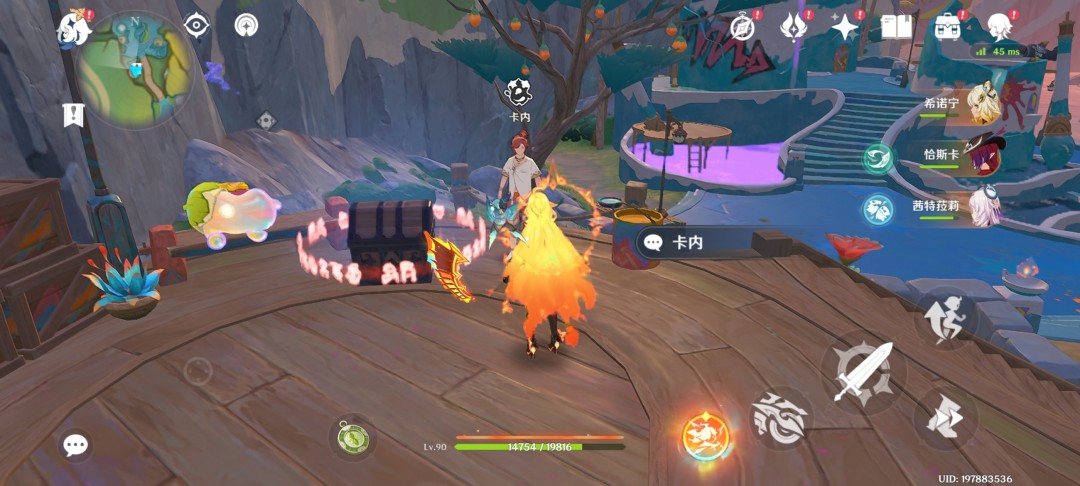Open the inventory backpack

pos(948,27)
